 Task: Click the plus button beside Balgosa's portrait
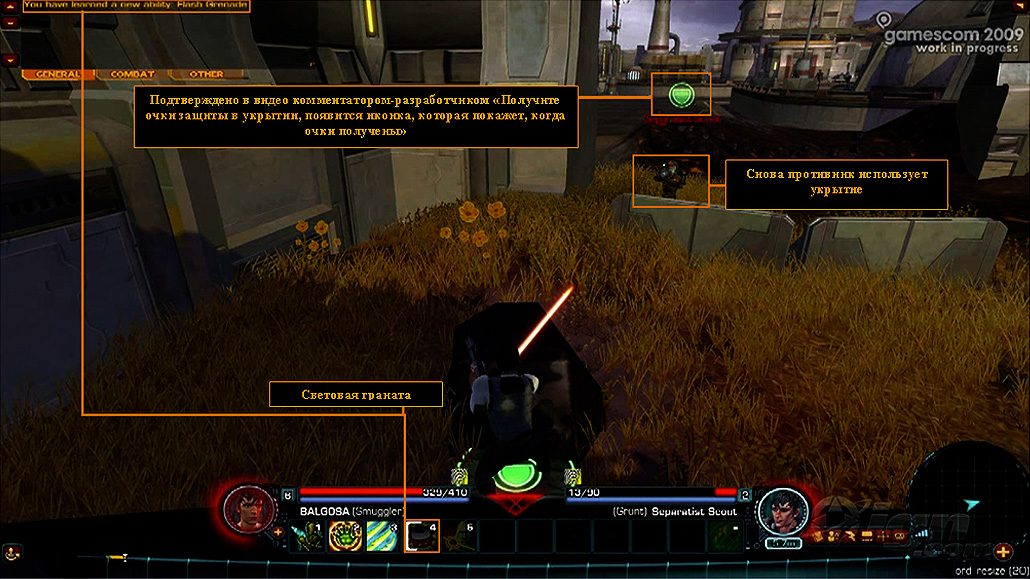point(277,532)
